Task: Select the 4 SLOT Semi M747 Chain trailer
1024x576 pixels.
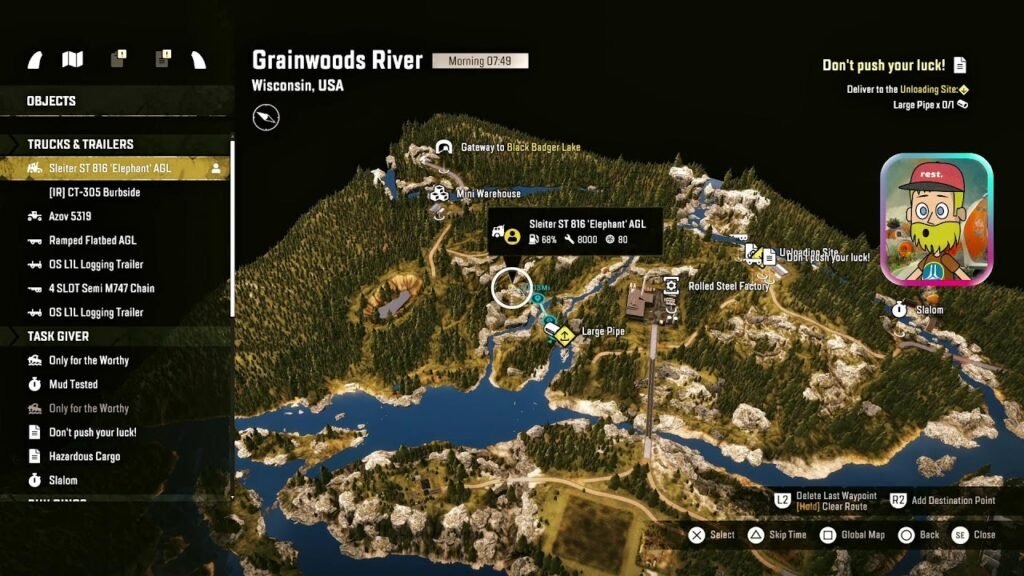Action: (101, 288)
